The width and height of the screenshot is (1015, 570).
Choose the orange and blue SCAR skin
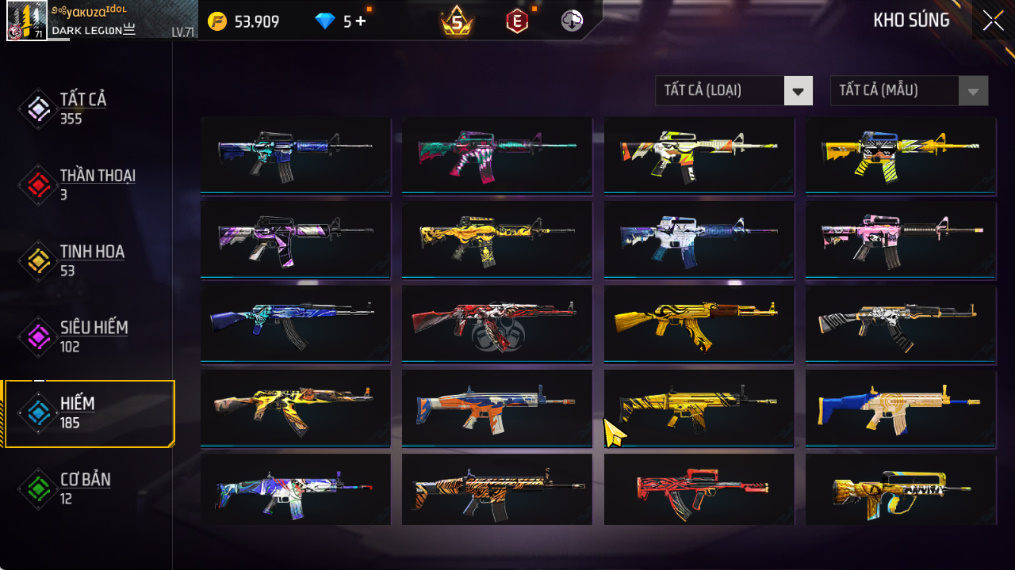(496, 406)
